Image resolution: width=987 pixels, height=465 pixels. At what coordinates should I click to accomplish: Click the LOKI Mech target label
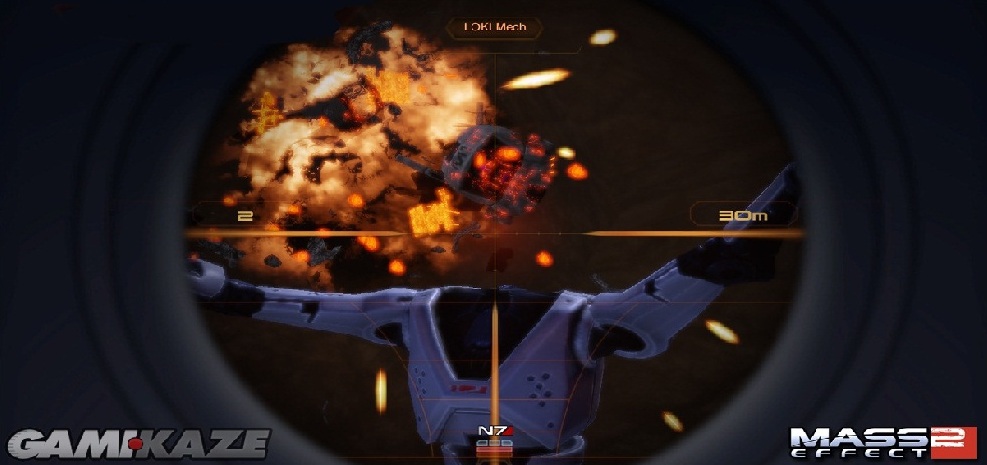(x=493, y=26)
